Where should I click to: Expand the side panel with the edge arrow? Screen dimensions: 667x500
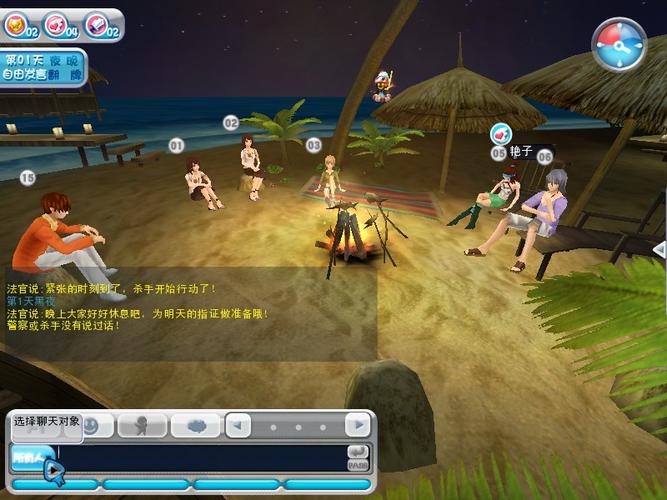[x=659, y=248]
